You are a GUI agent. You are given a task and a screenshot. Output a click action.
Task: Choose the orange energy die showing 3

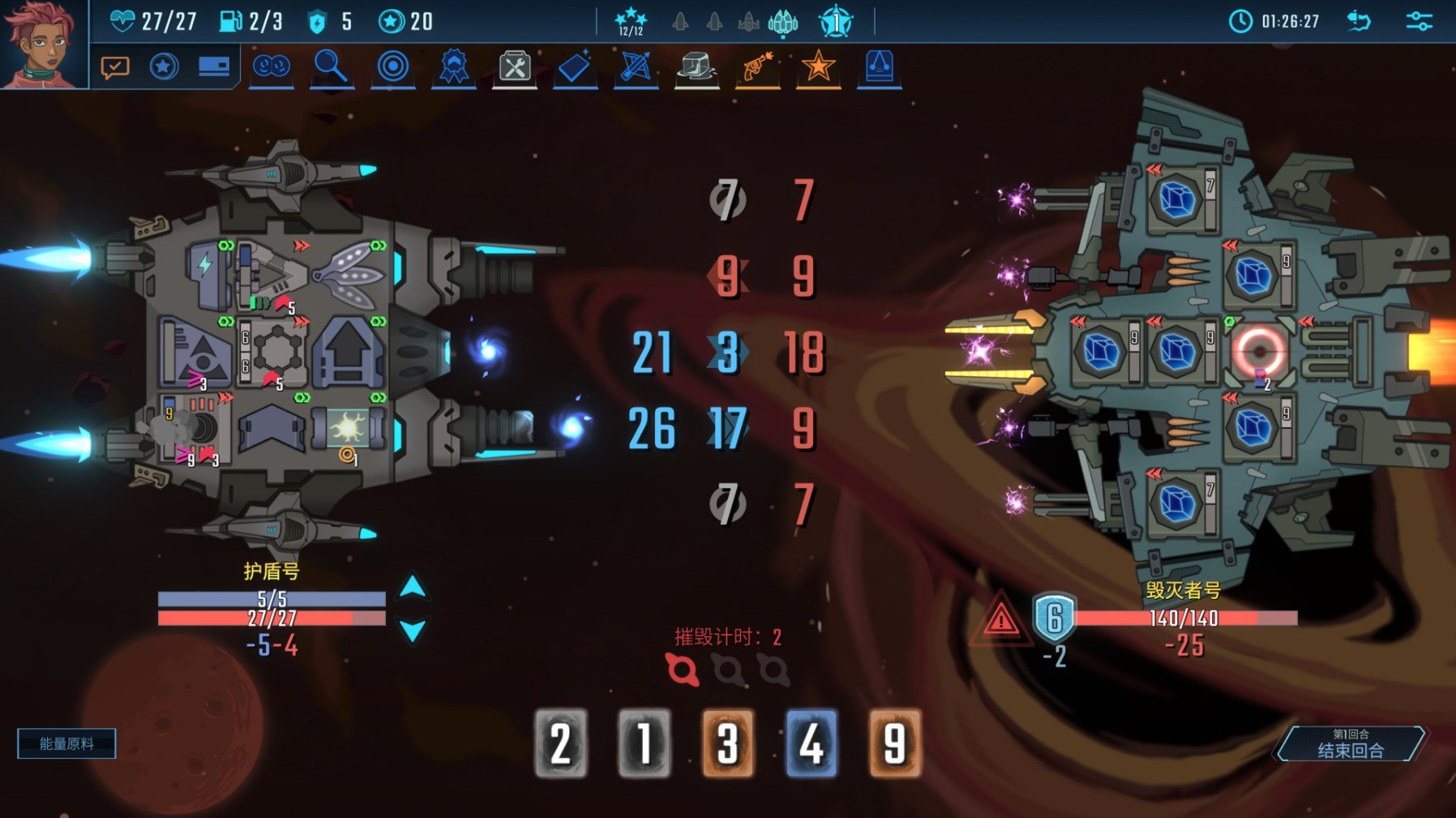(x=728, y=743)
